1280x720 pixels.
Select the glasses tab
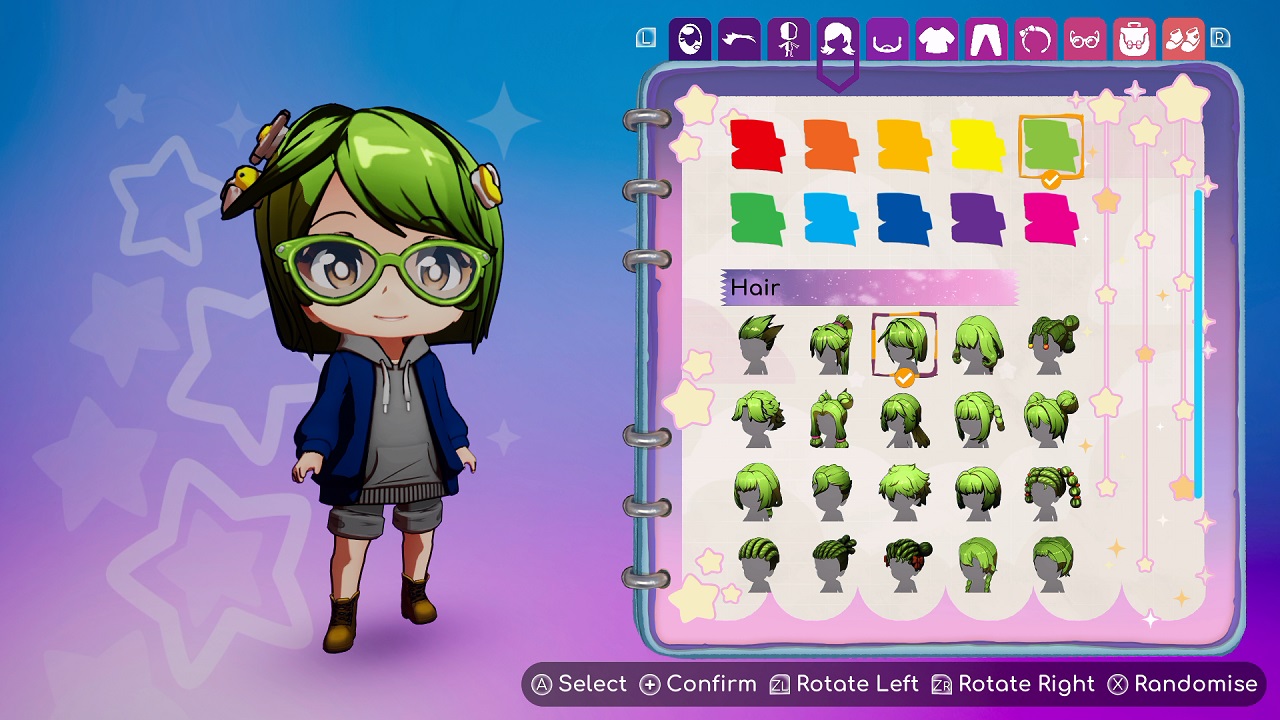pyautogui.click(x=1084, y=40)
